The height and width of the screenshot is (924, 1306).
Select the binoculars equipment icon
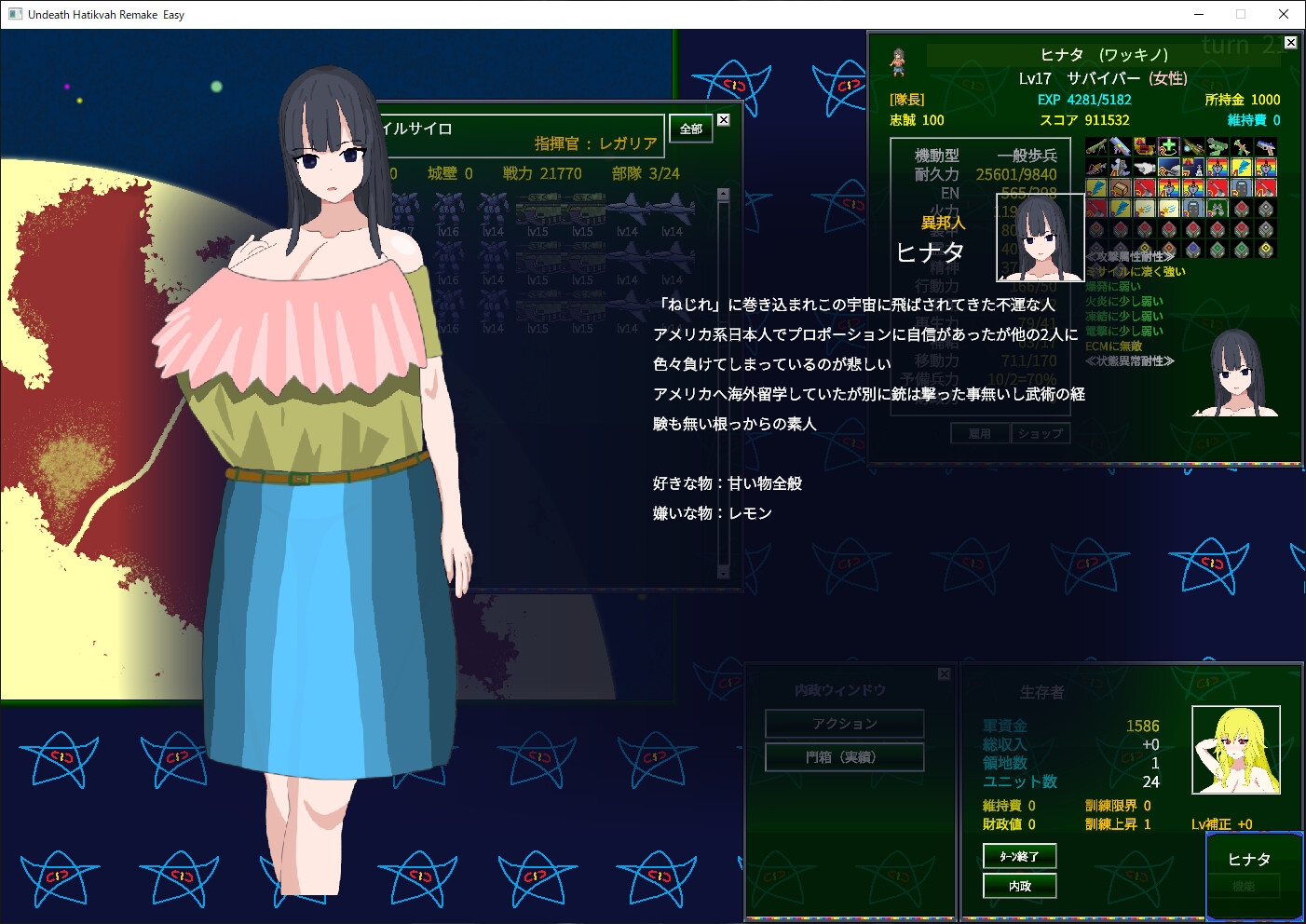coord(1218,209)
